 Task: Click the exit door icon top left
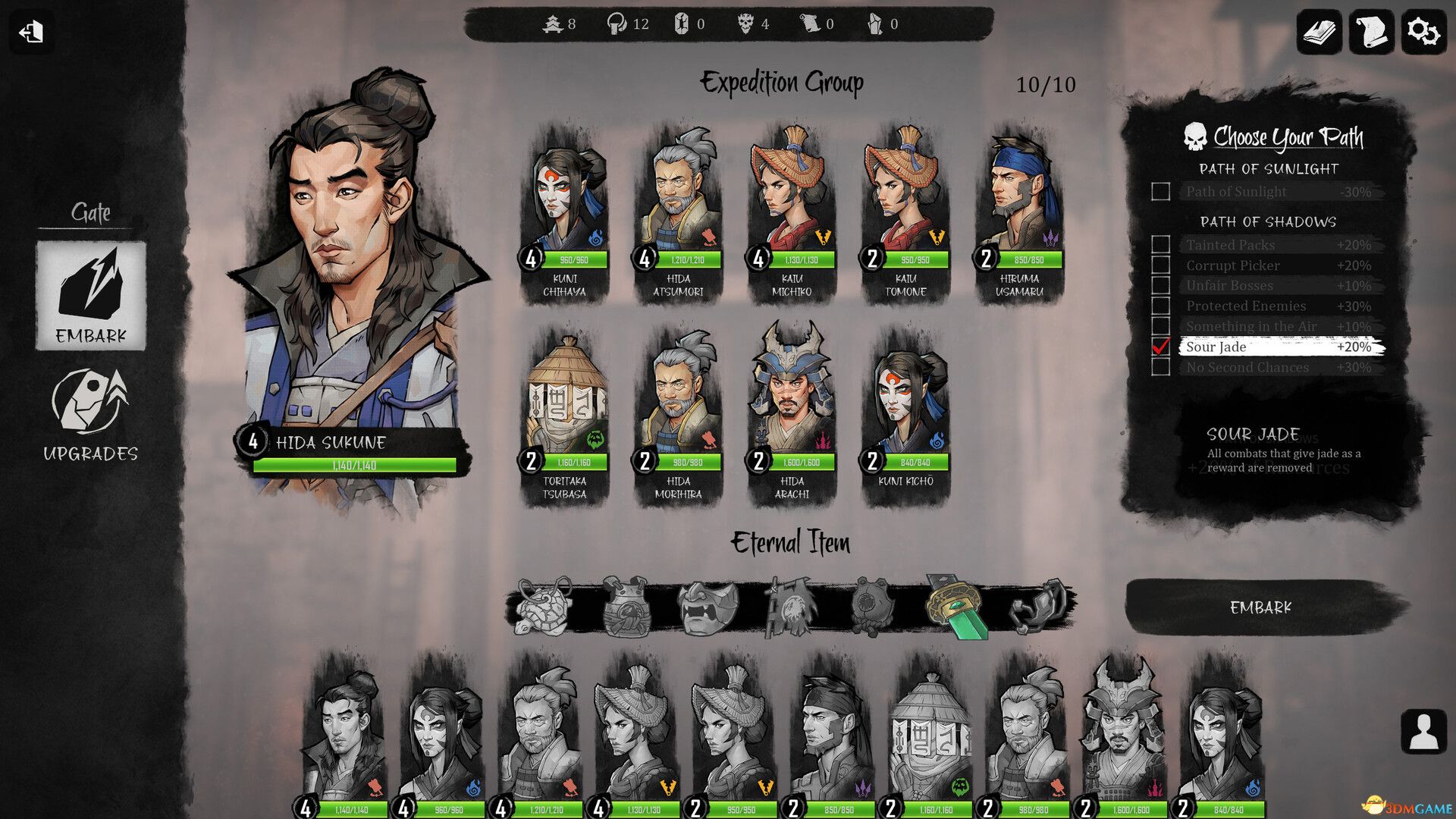(x=30, y=33)
